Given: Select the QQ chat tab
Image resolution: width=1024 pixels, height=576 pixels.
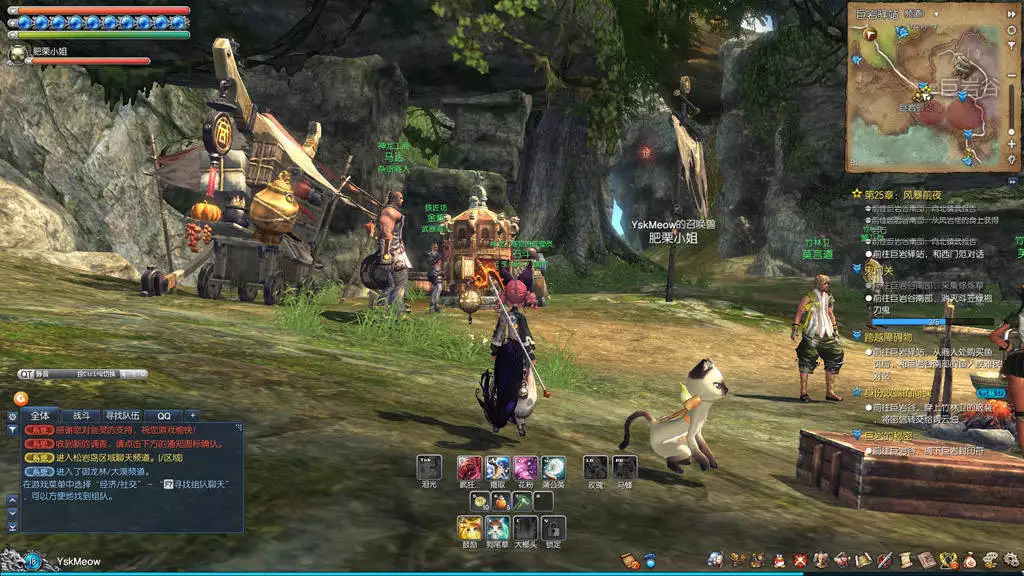Looking at the screenshot, I should pyautogui.click(x=163, y=415).
